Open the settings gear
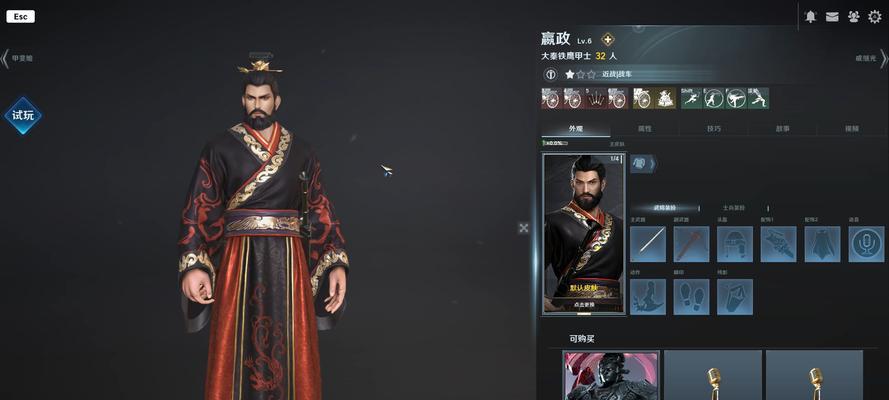Image resolution: width=889 pixels, height=400 pixels. (875, 17)
